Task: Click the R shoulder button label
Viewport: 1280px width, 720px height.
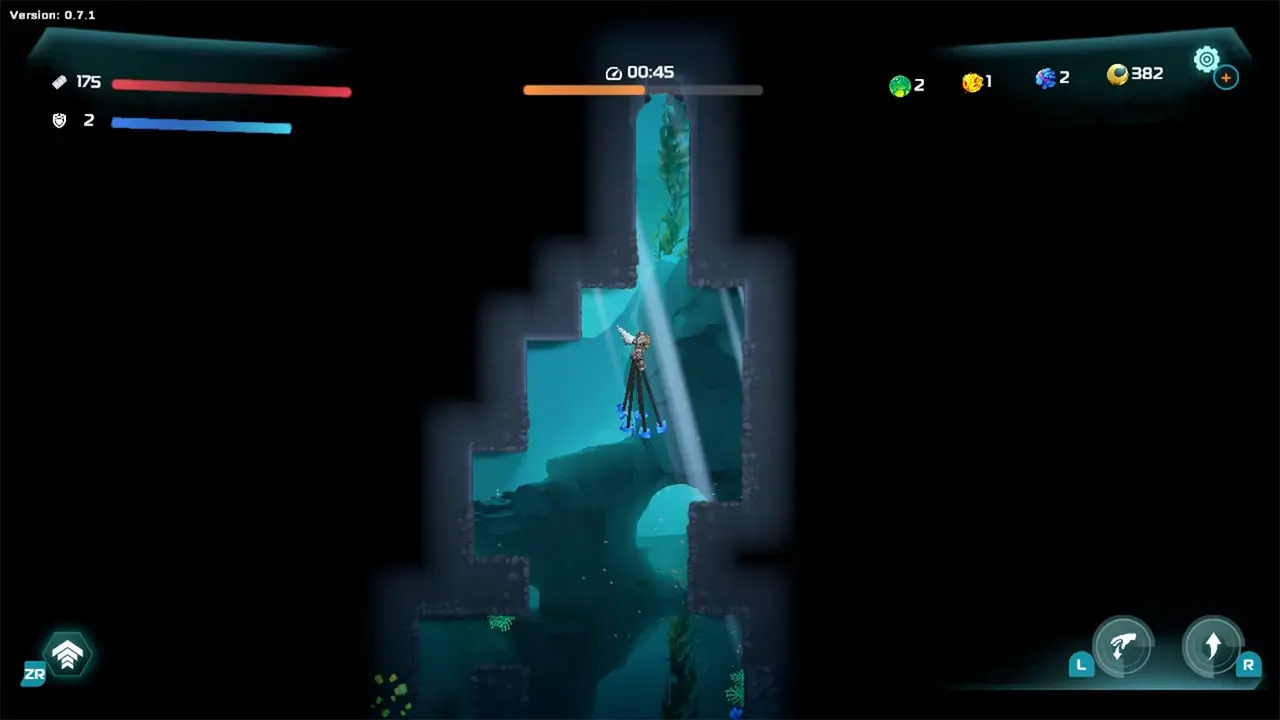Action: pyautogui.click(x=1249, y=664)
